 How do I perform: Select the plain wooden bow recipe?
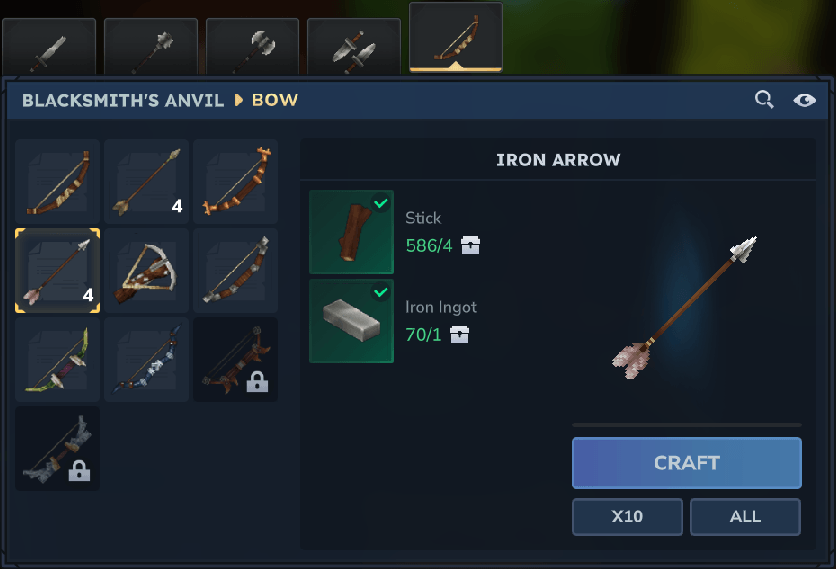tap(58, 182)
